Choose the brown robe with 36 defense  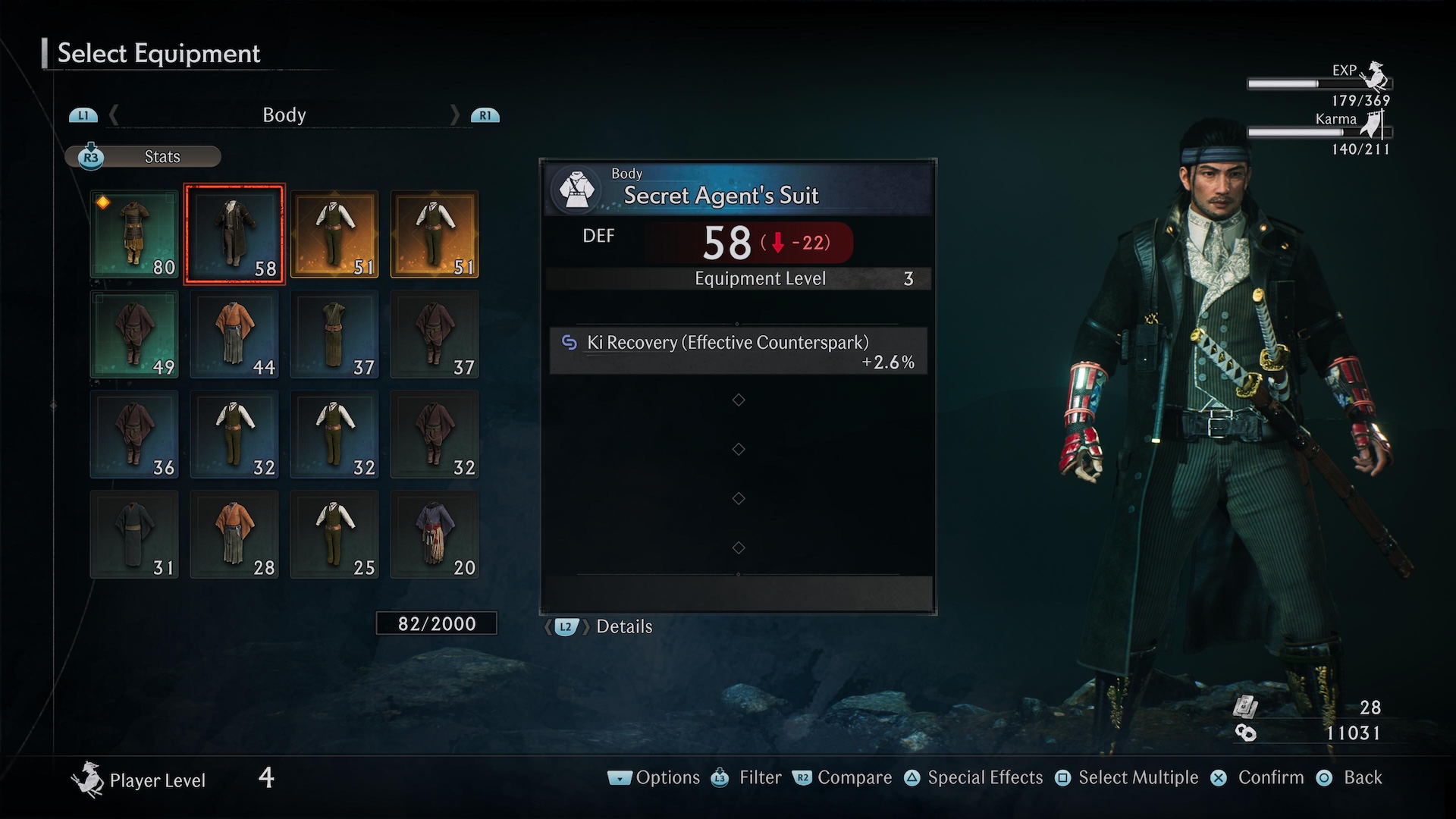[x=134, y=435]
